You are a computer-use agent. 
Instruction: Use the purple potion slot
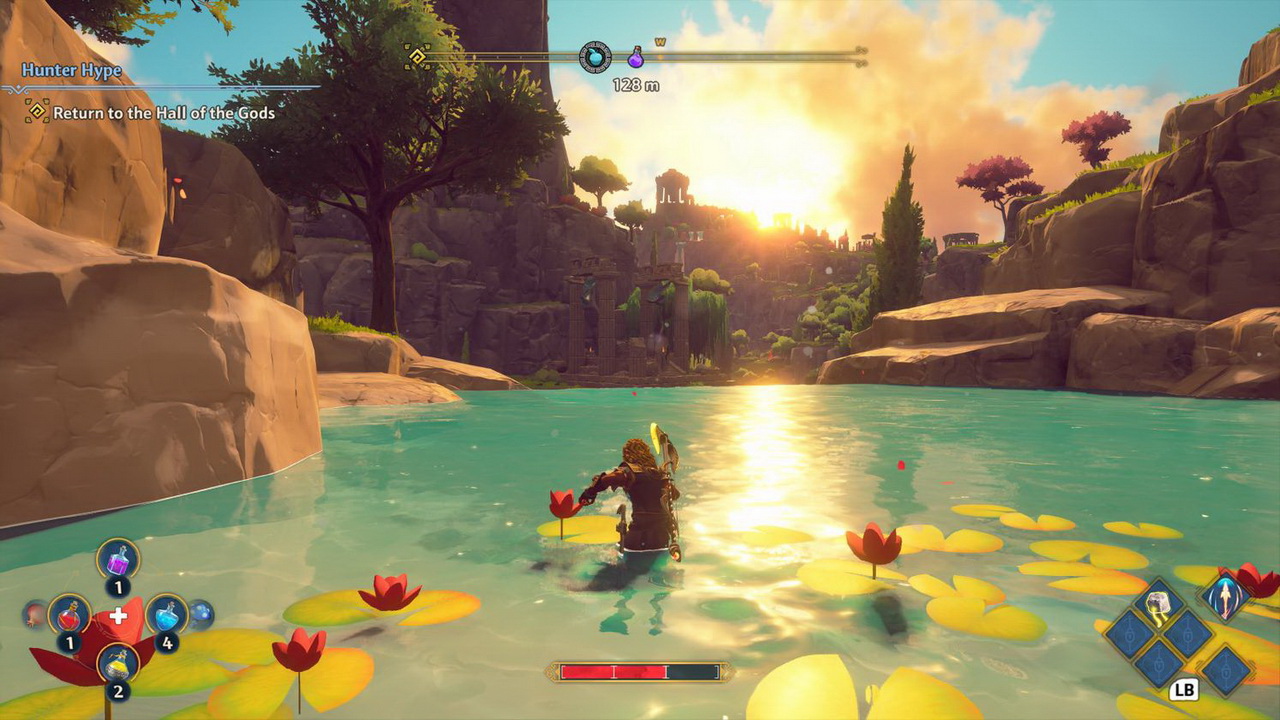(118, 559)
